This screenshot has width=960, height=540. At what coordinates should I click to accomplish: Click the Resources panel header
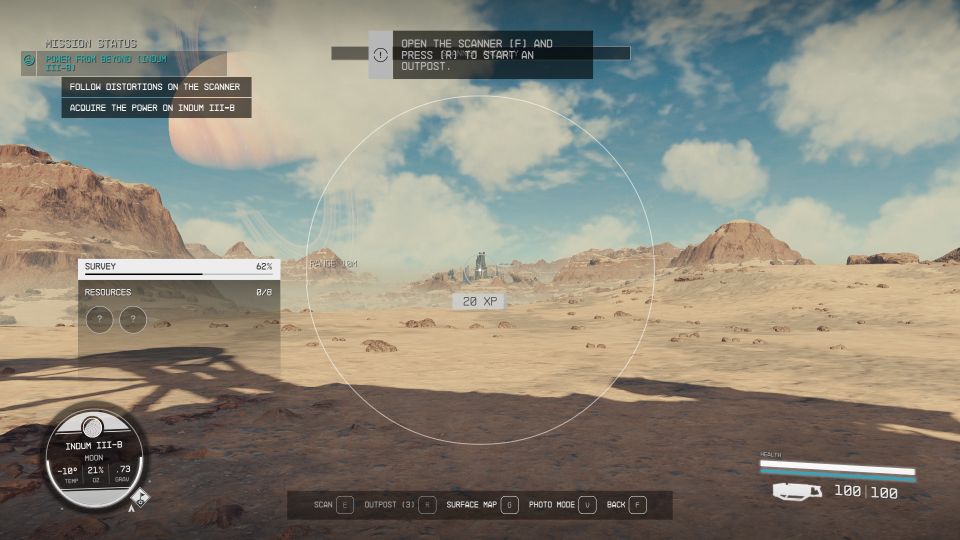coord(179,292)
